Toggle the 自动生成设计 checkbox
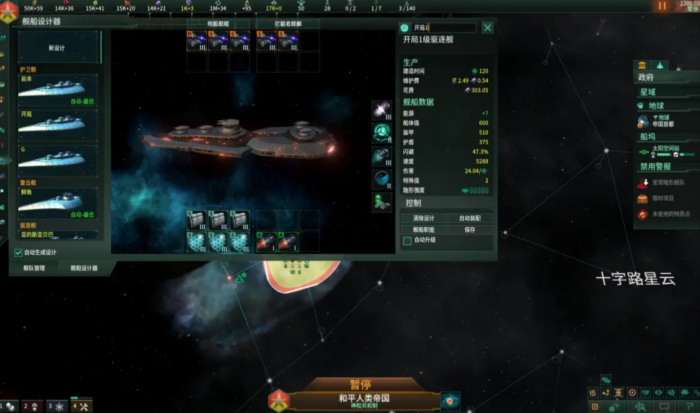 (19, 252)
